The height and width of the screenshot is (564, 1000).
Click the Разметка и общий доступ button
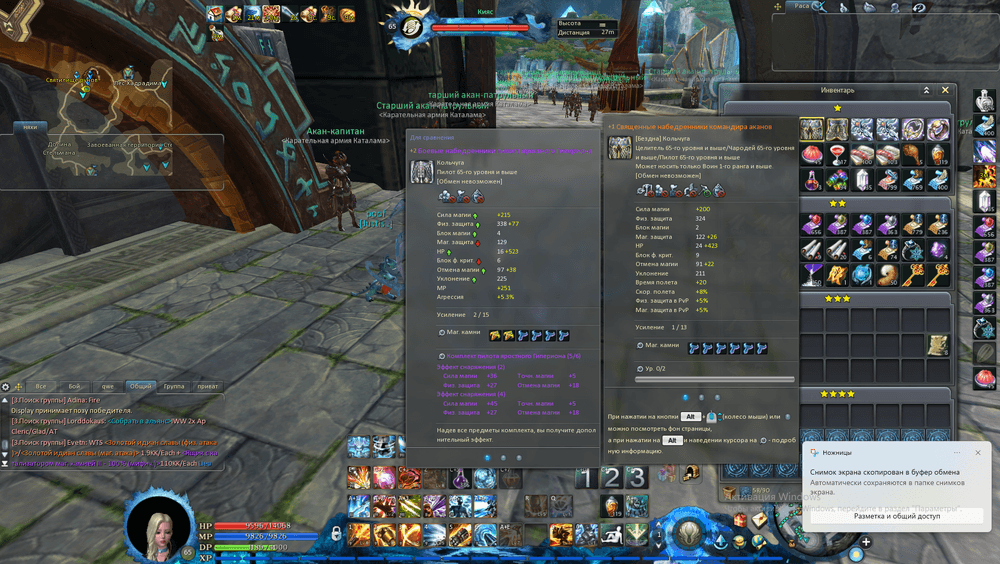coord(896,516)
